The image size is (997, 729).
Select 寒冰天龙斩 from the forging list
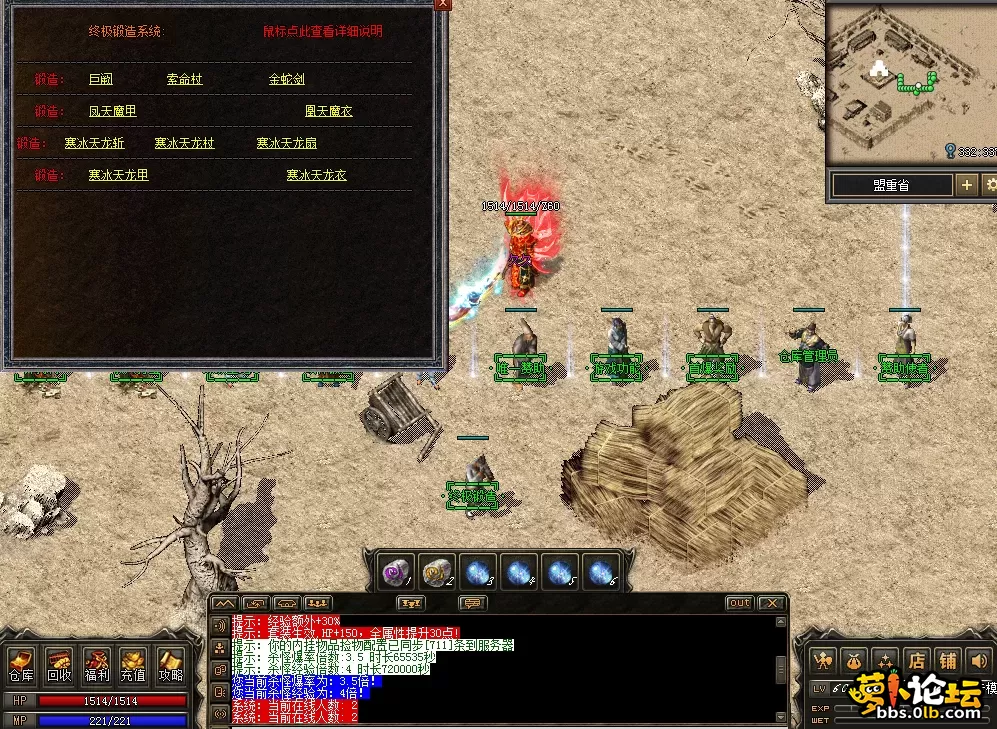click(94, 143)
